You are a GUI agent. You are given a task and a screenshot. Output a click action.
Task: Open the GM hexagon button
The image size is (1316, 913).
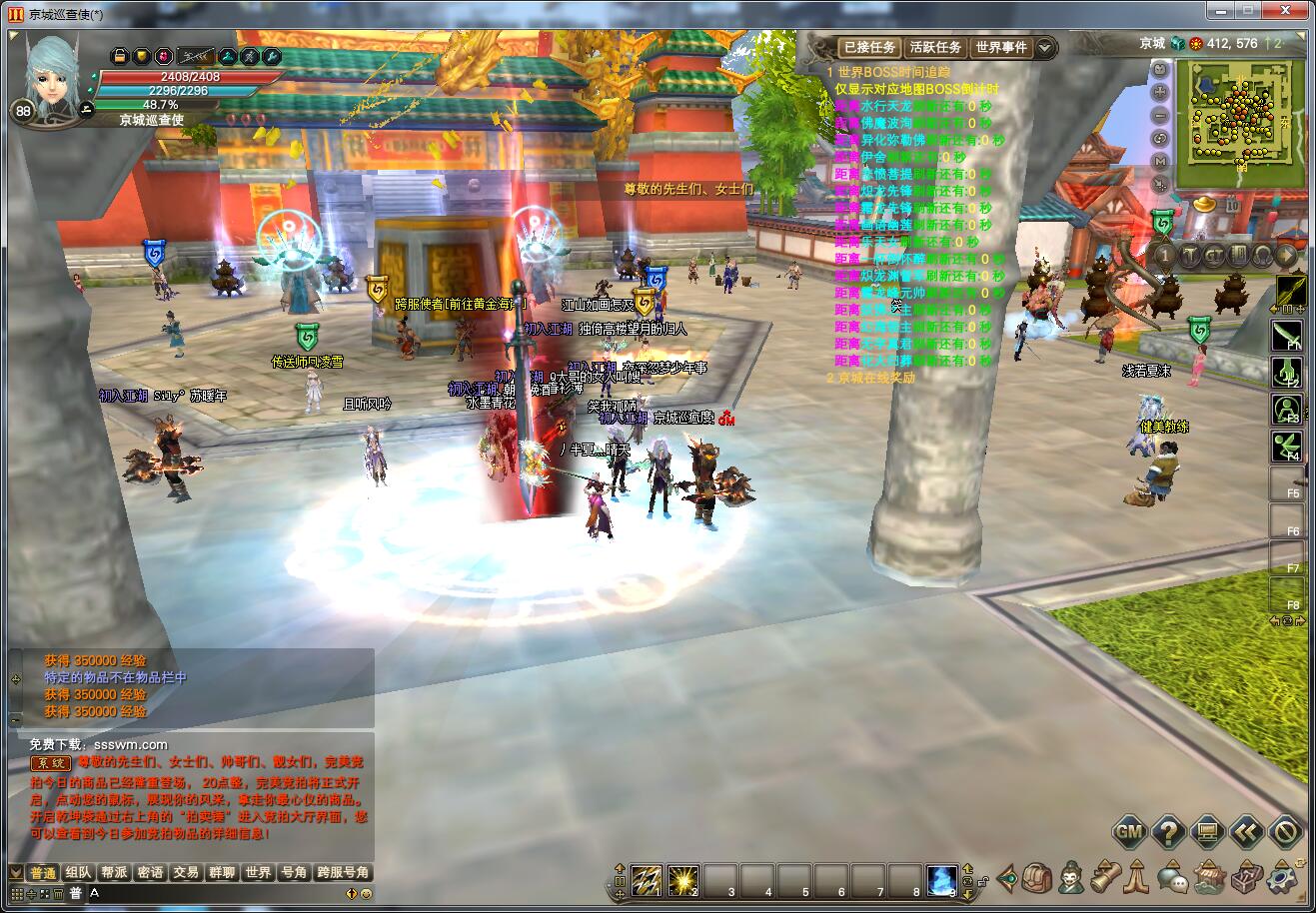point(1129,832)
